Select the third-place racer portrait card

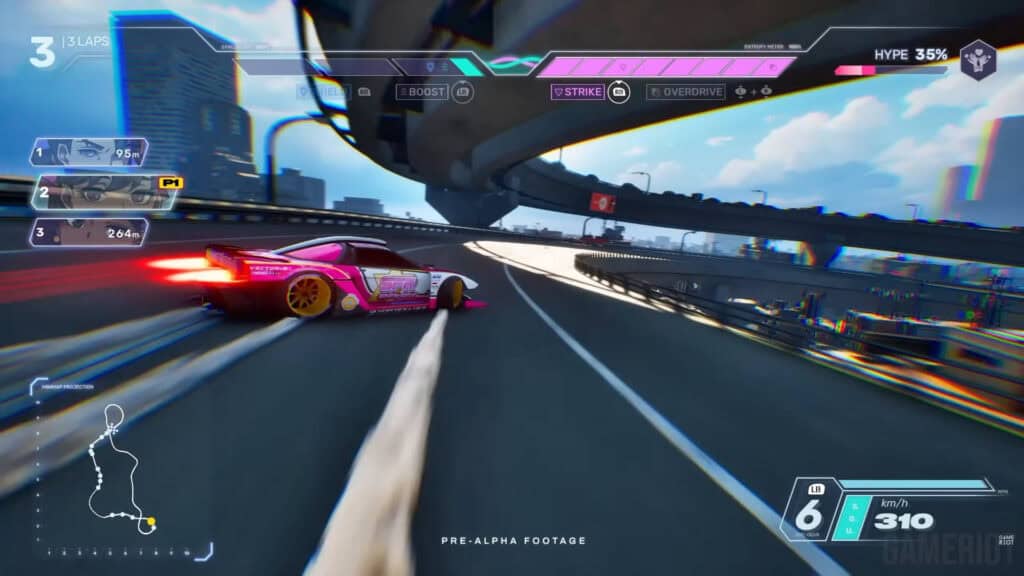90,233
